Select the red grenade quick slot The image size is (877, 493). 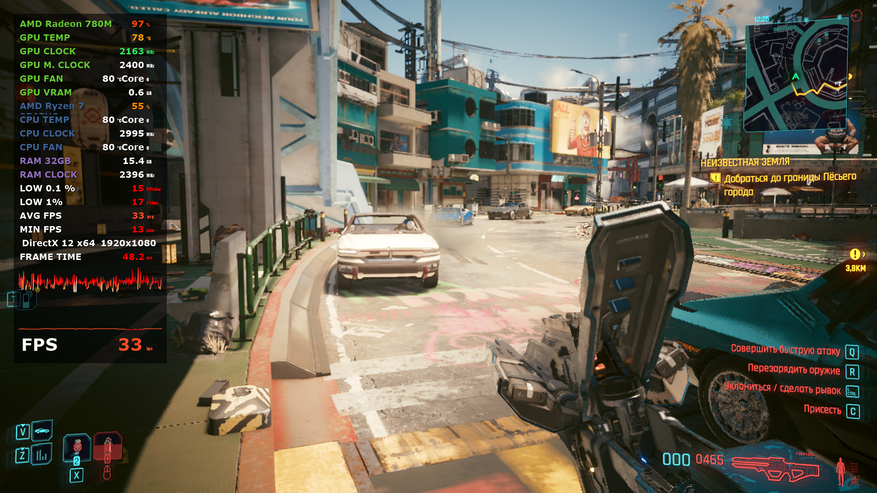coord(108,446)
